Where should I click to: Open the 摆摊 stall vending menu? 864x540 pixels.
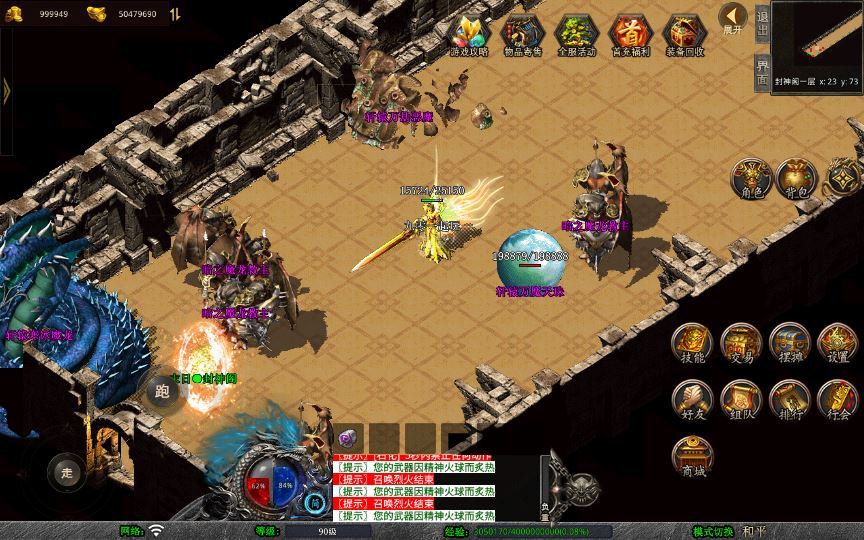790,343
